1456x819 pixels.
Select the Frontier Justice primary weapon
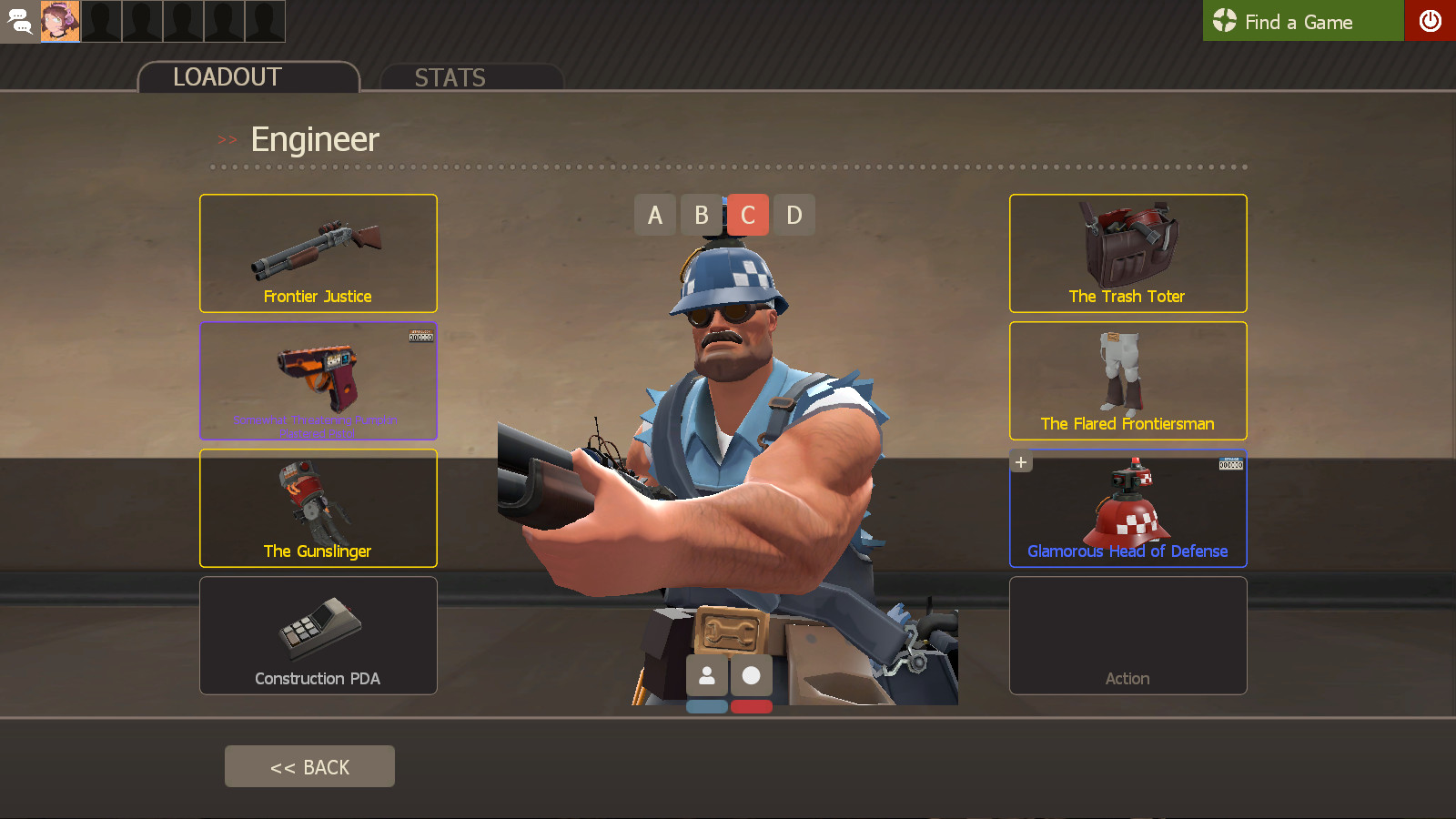click(x=318, y=253)
